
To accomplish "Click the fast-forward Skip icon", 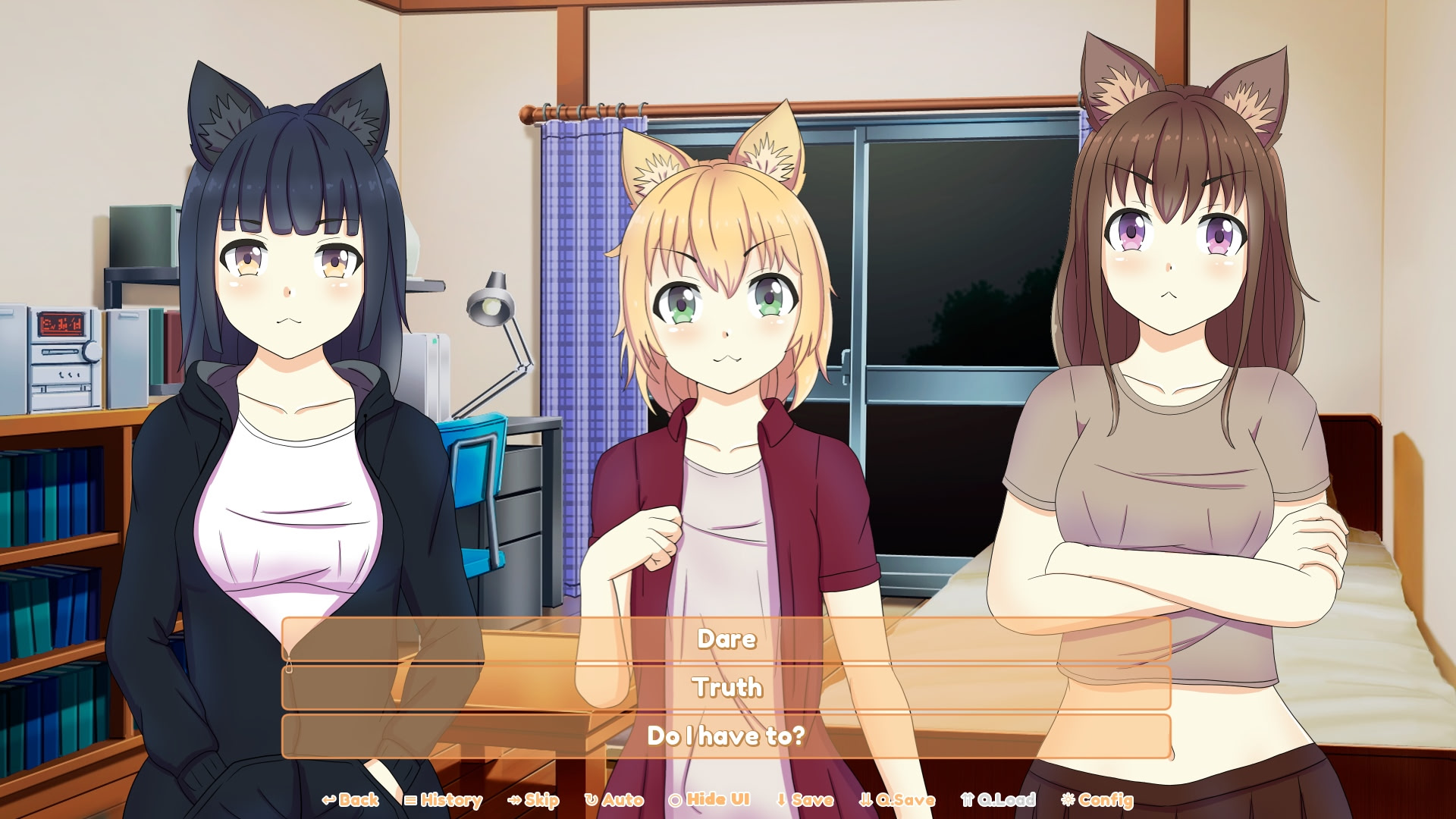I will pos(513,799).
